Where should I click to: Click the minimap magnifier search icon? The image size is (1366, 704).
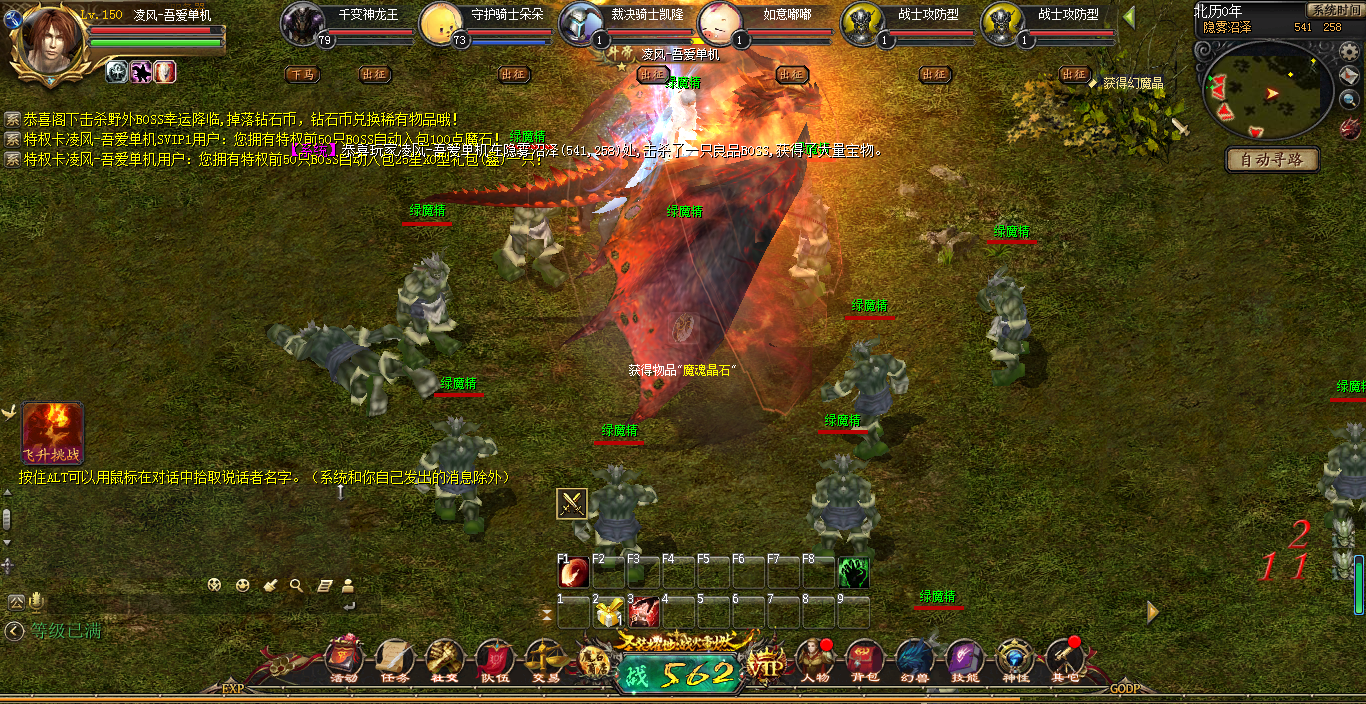click(x=1350, y=99)
